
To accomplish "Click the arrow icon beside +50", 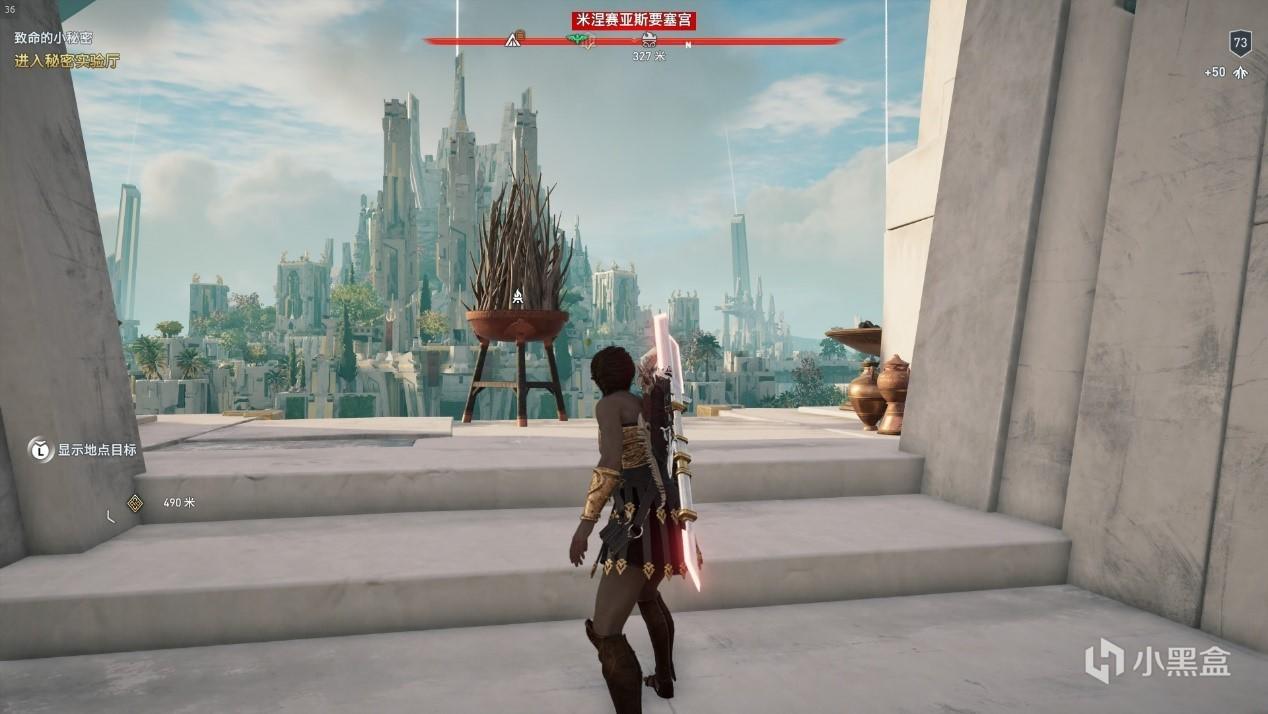I will pos(1240,73).
